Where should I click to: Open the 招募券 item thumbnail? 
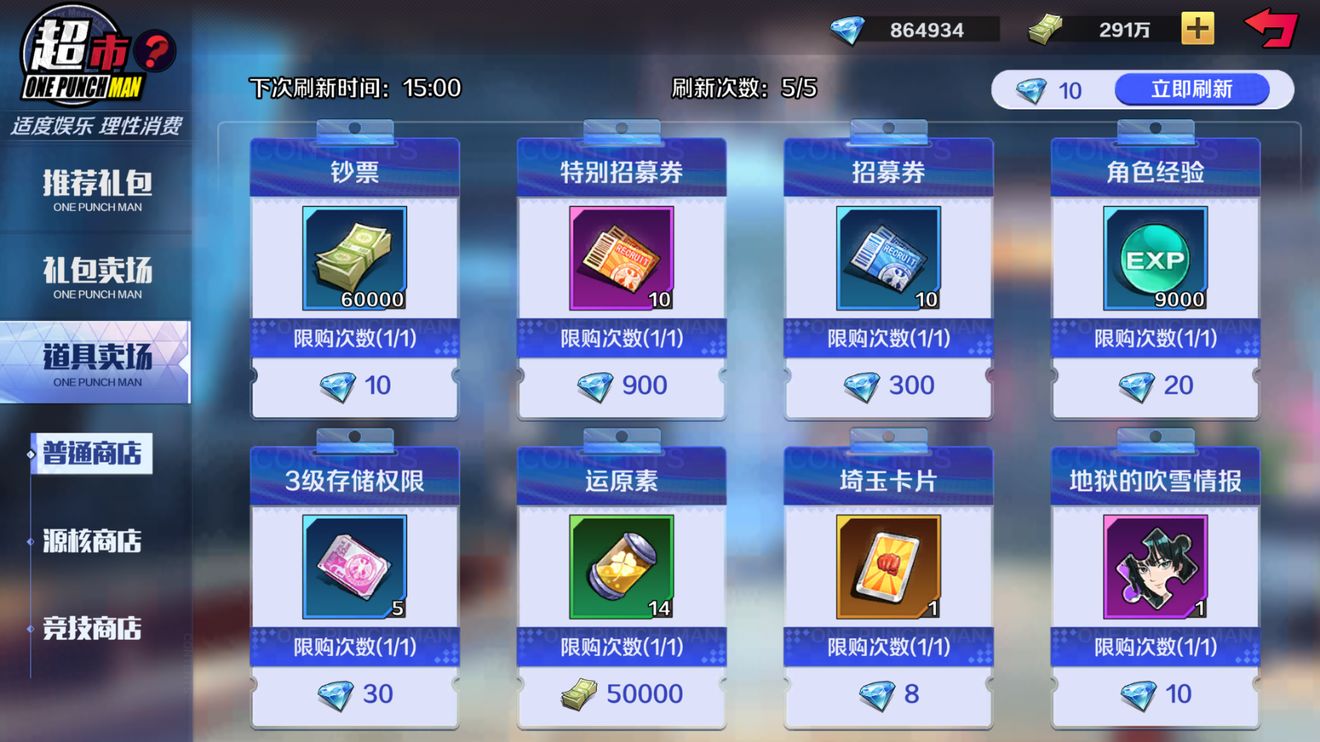(888, 258)
